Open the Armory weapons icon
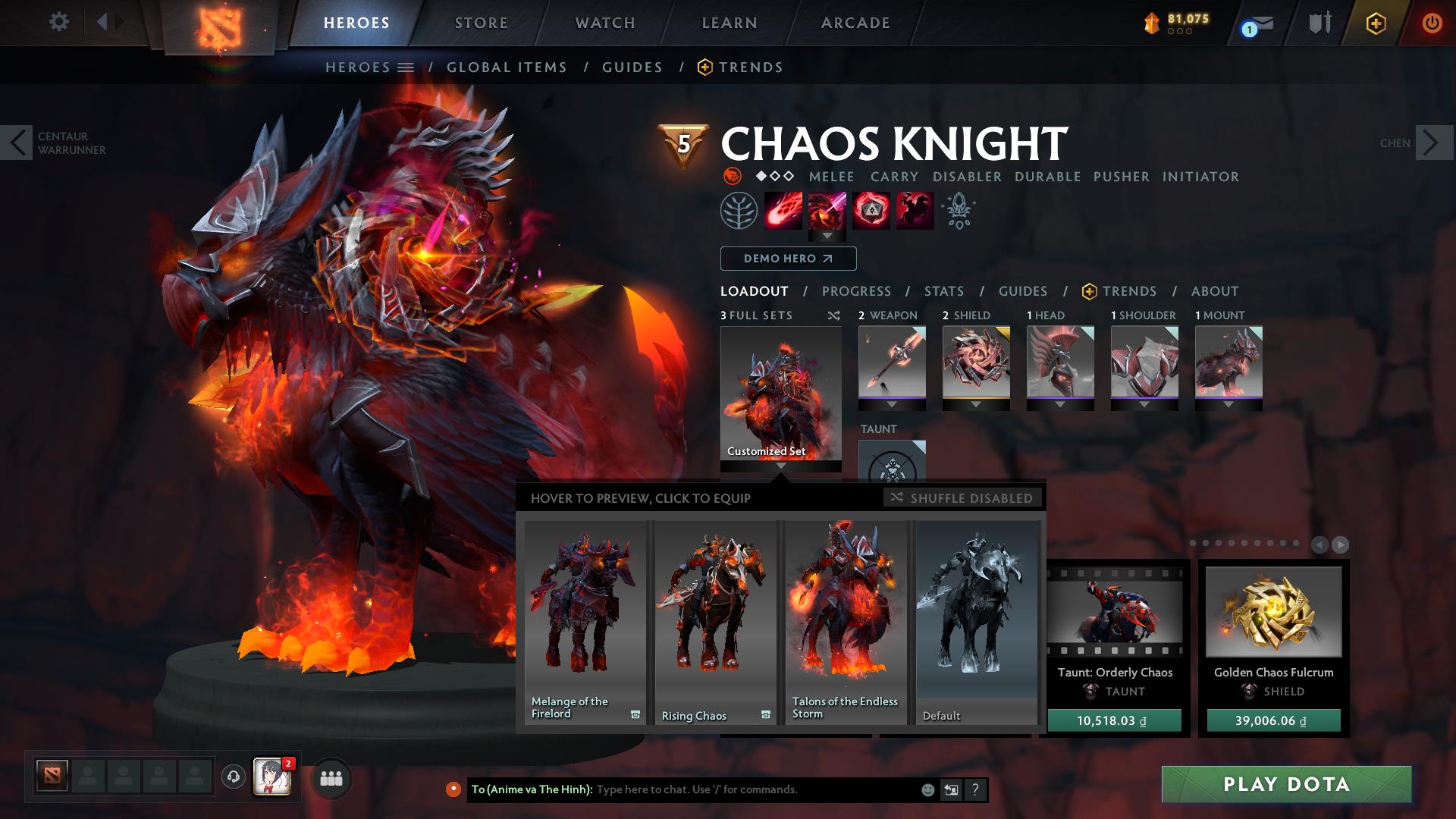The width and height of the screenshot is (1456, 819). point(1318,22)
